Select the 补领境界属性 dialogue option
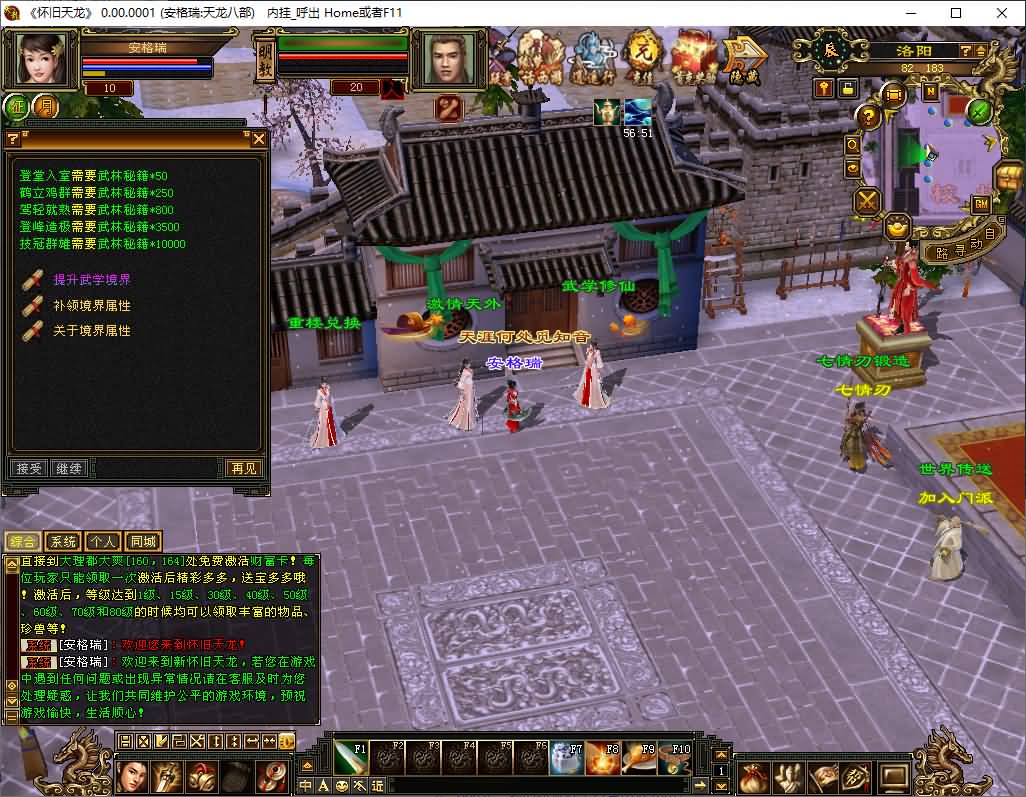Viewport: 1026px width, 797px height. pos(91,305)
